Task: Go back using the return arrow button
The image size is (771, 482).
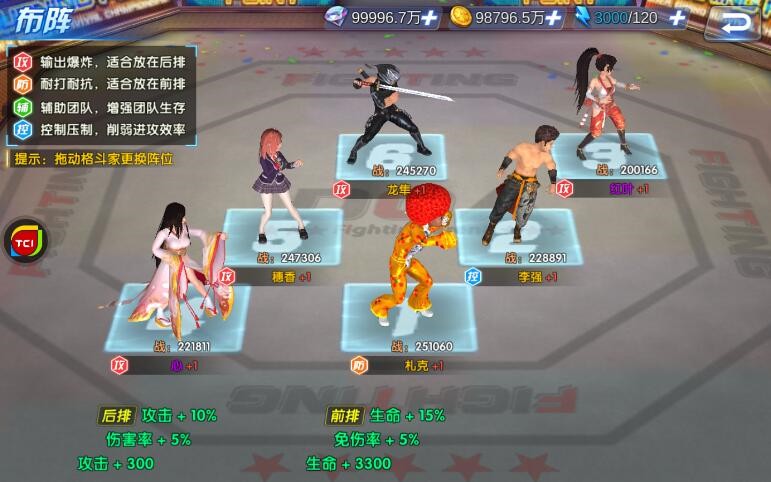Action: click(x=738, y=21)
